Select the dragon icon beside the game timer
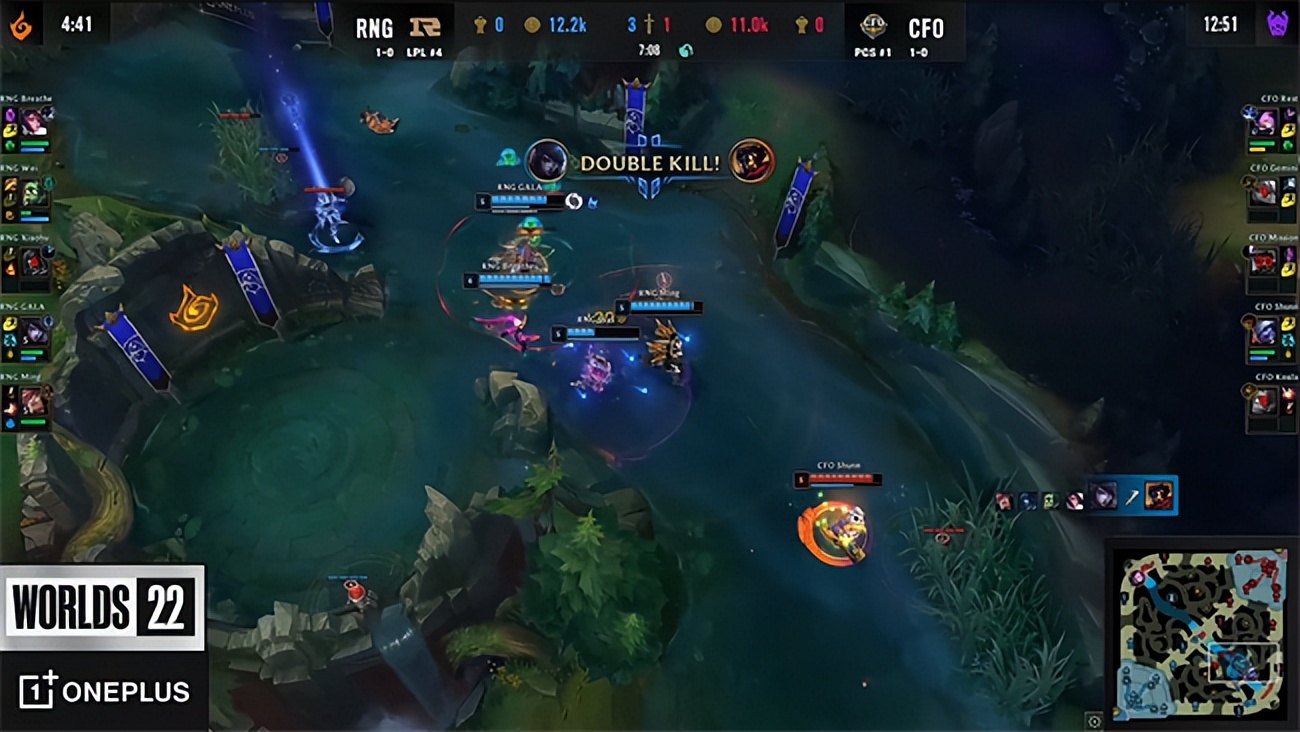Viewport: 1300px width, 732px height. [x=684, y=47]
